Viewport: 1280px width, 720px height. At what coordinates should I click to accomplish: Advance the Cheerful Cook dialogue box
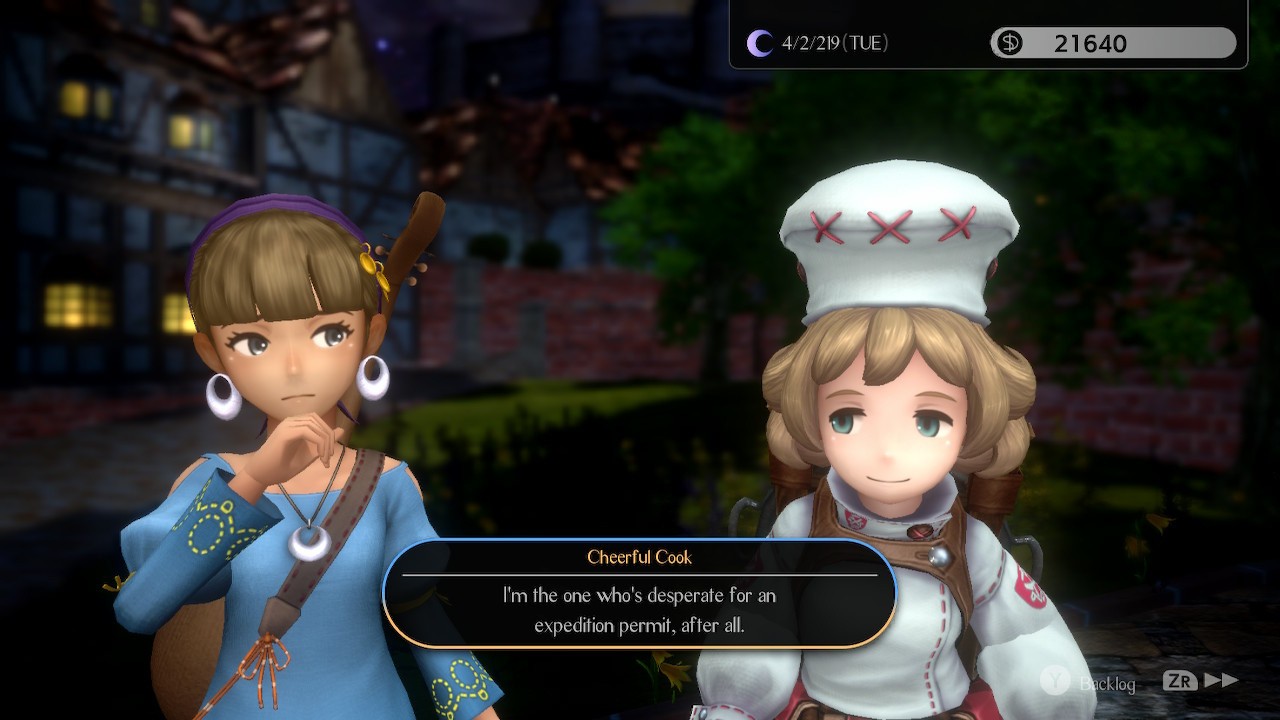point(640,595)
